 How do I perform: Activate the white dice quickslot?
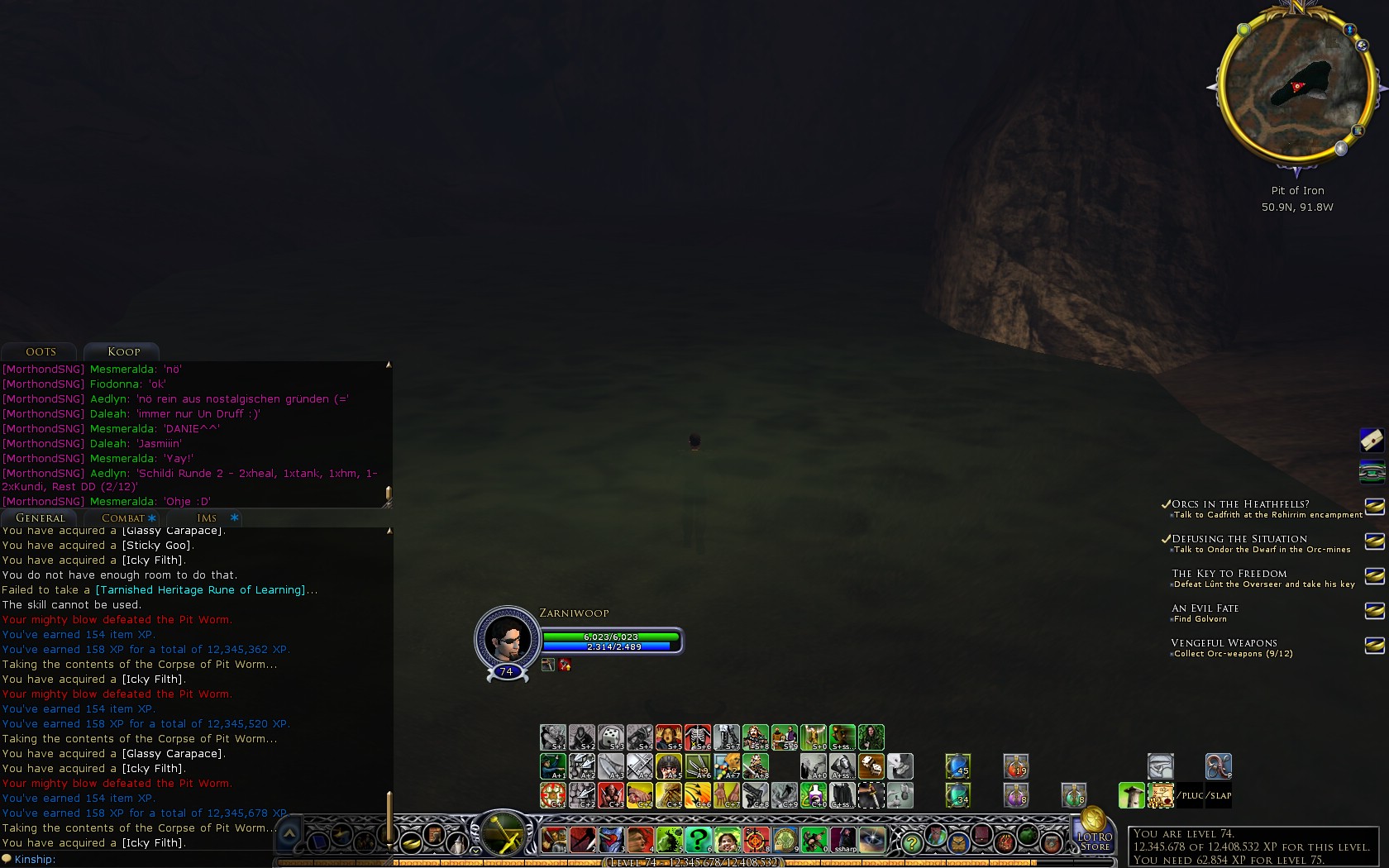coord(611,737)
